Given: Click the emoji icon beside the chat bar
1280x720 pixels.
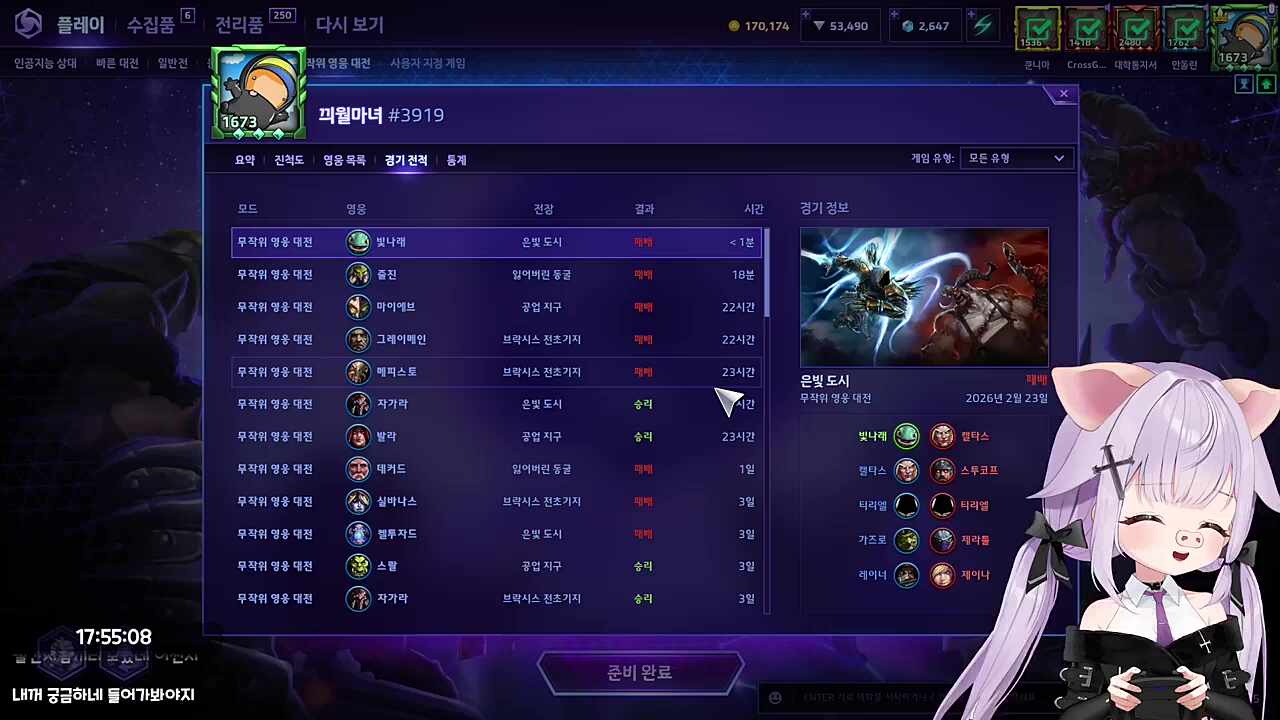Looking at the screenshot, I should click(775, 697).
